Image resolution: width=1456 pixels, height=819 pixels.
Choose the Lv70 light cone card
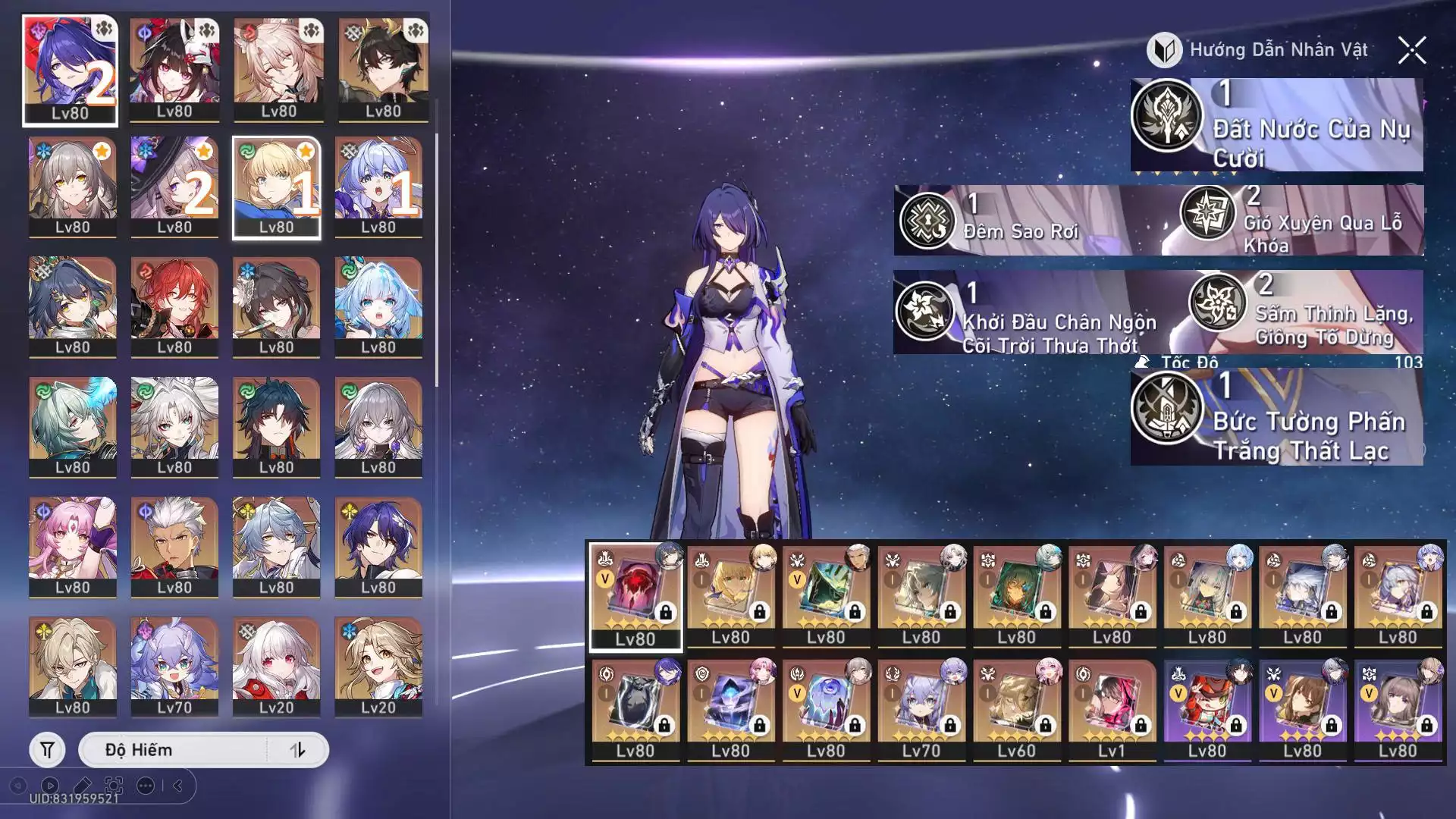click(921, 710)
